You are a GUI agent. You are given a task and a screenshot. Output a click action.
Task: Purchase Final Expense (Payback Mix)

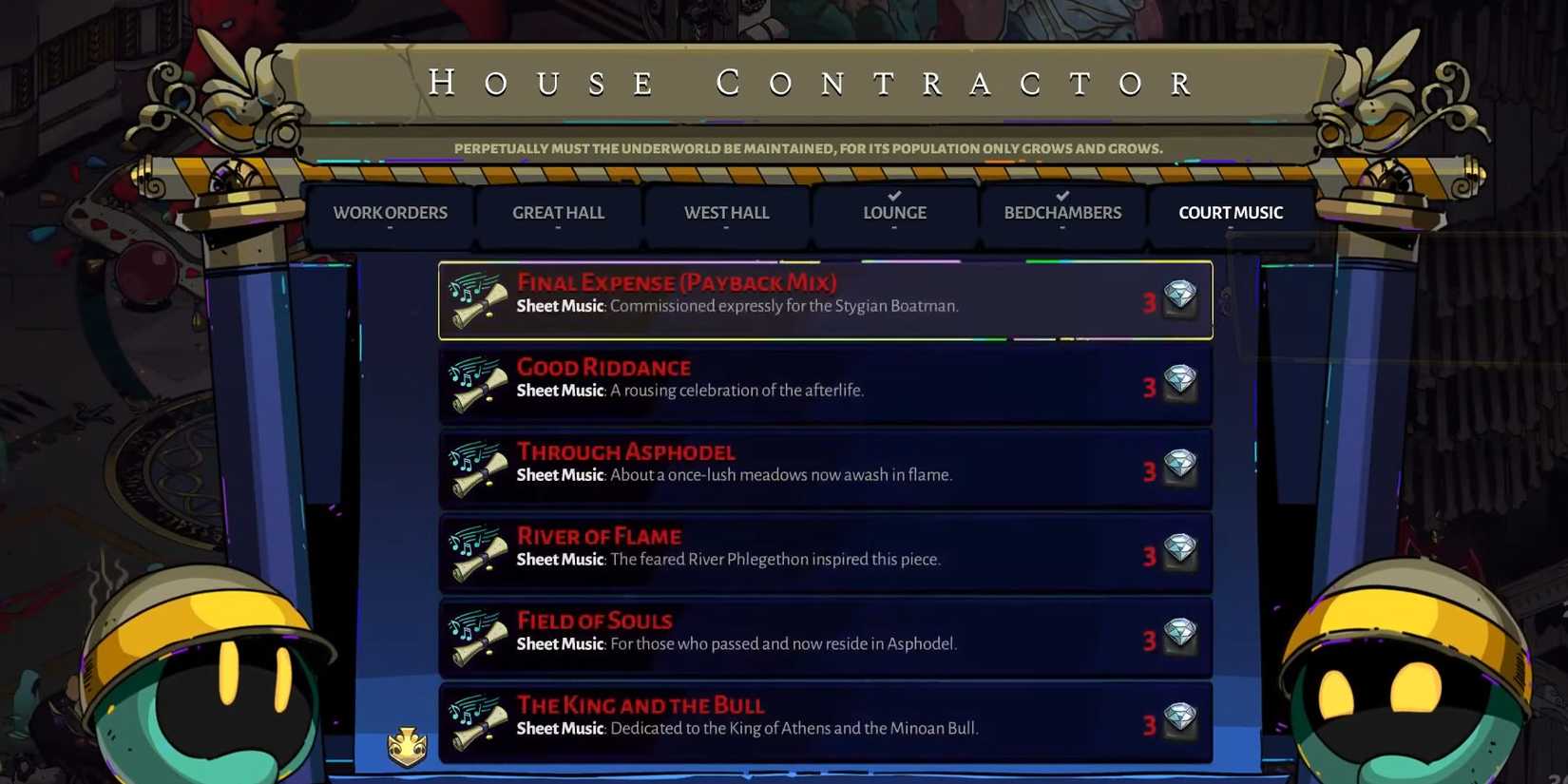pyautogui.click(x=825, y=298)
